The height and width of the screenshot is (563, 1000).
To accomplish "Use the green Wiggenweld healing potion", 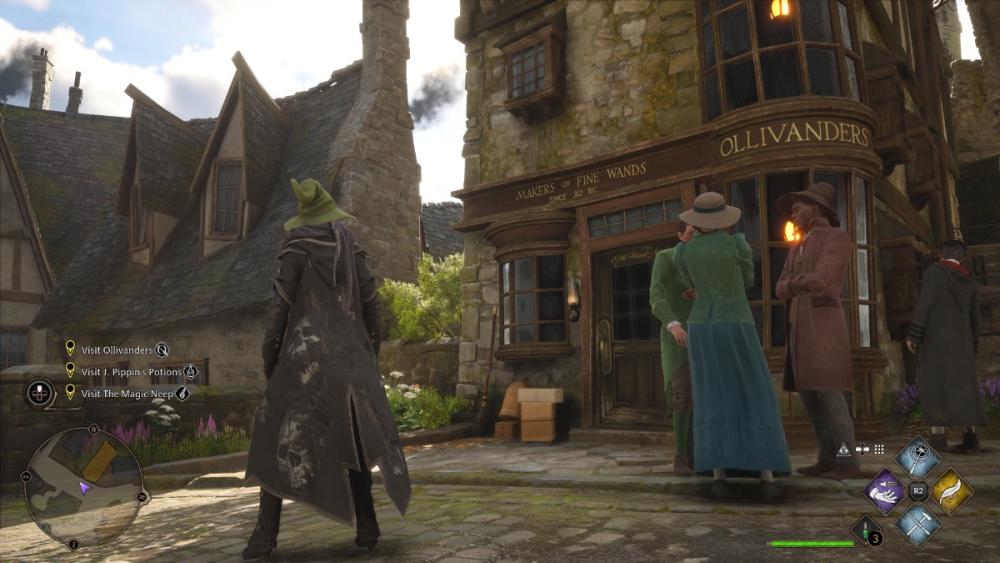I will click(x=866, y=530).
